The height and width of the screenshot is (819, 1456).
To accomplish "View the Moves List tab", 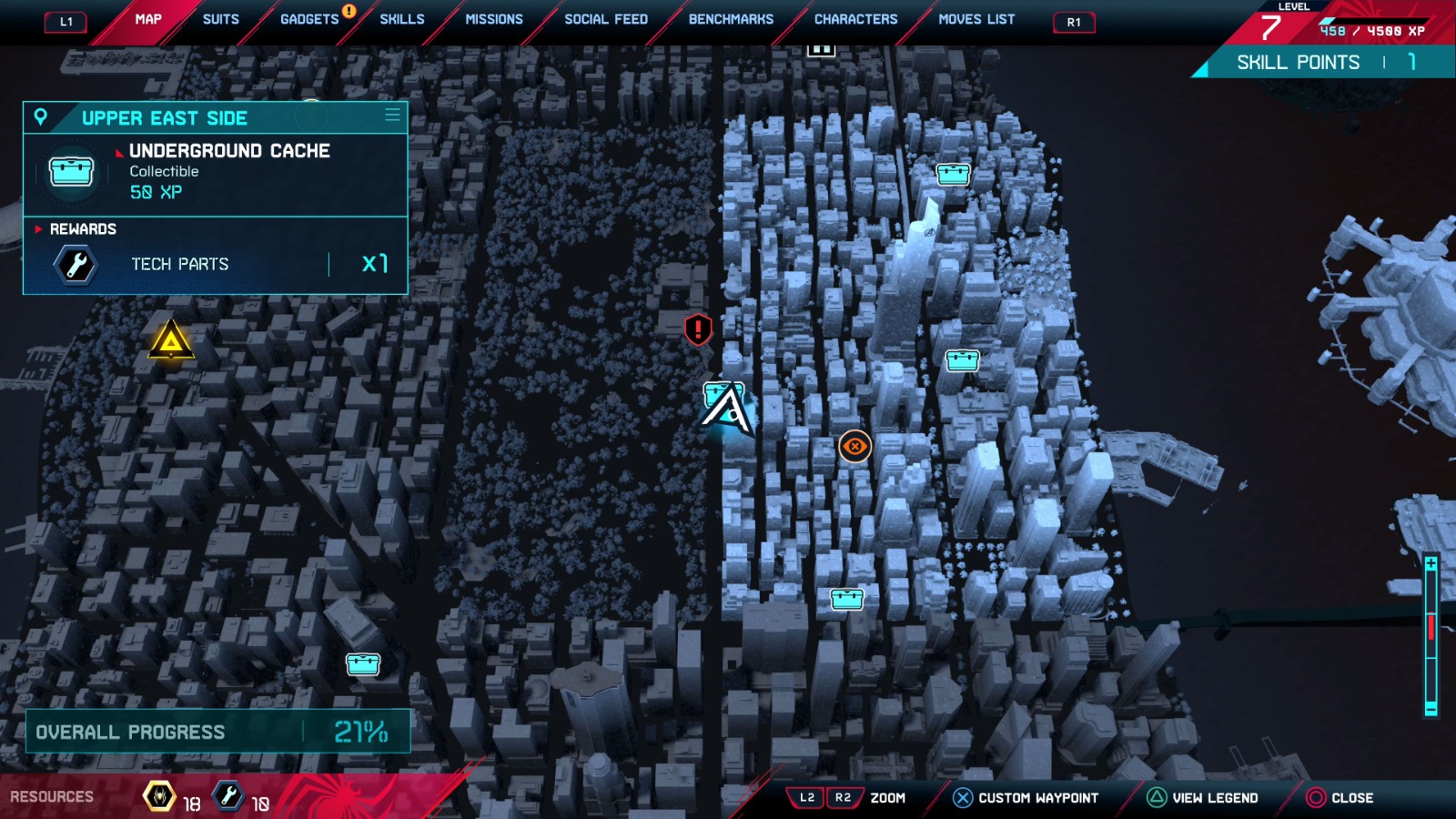I will tap(976, 19).
